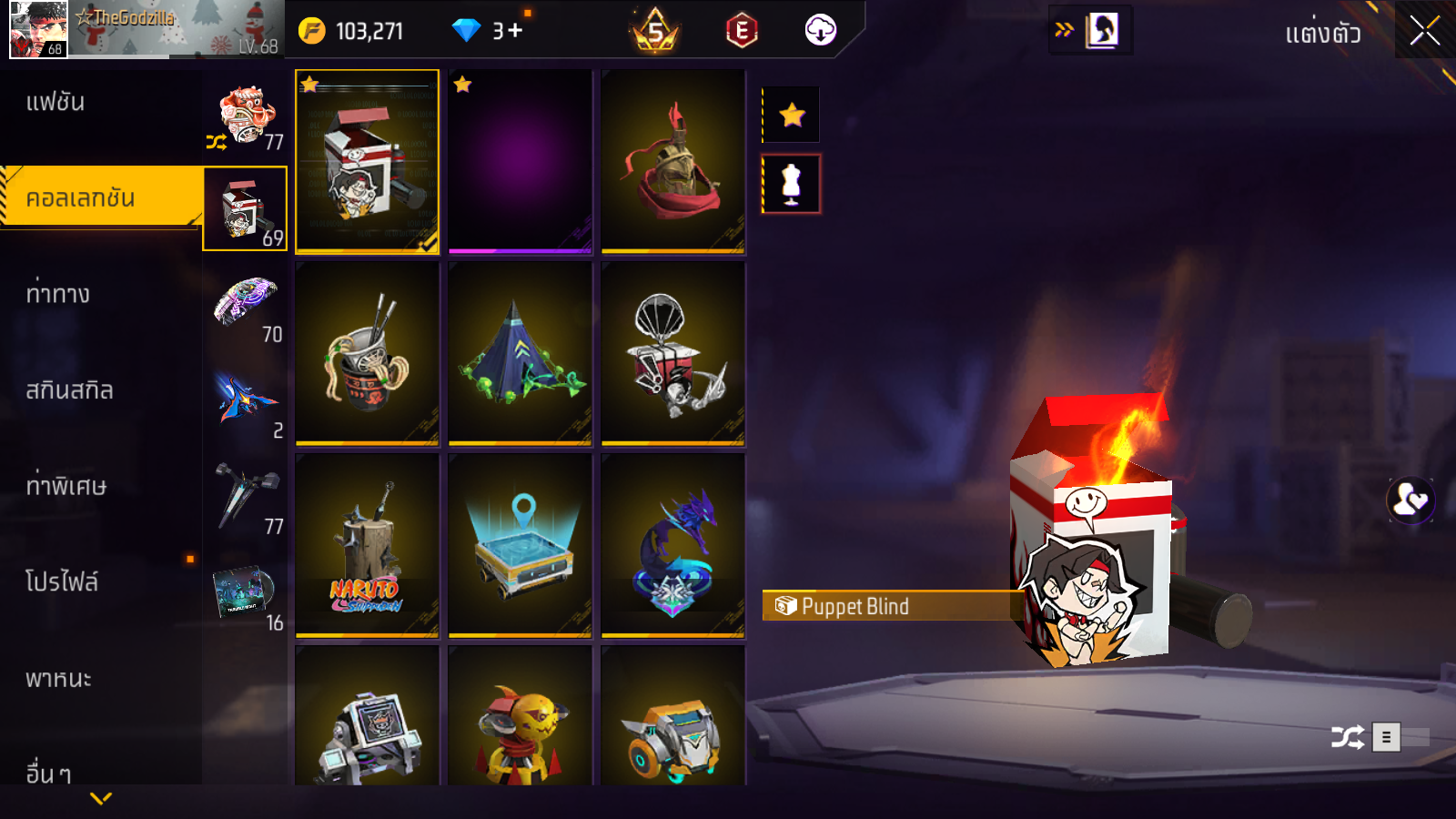The image size is (1456, 819).
Task: Open the ท่าพิเศษ category tab
Action: 66,486
